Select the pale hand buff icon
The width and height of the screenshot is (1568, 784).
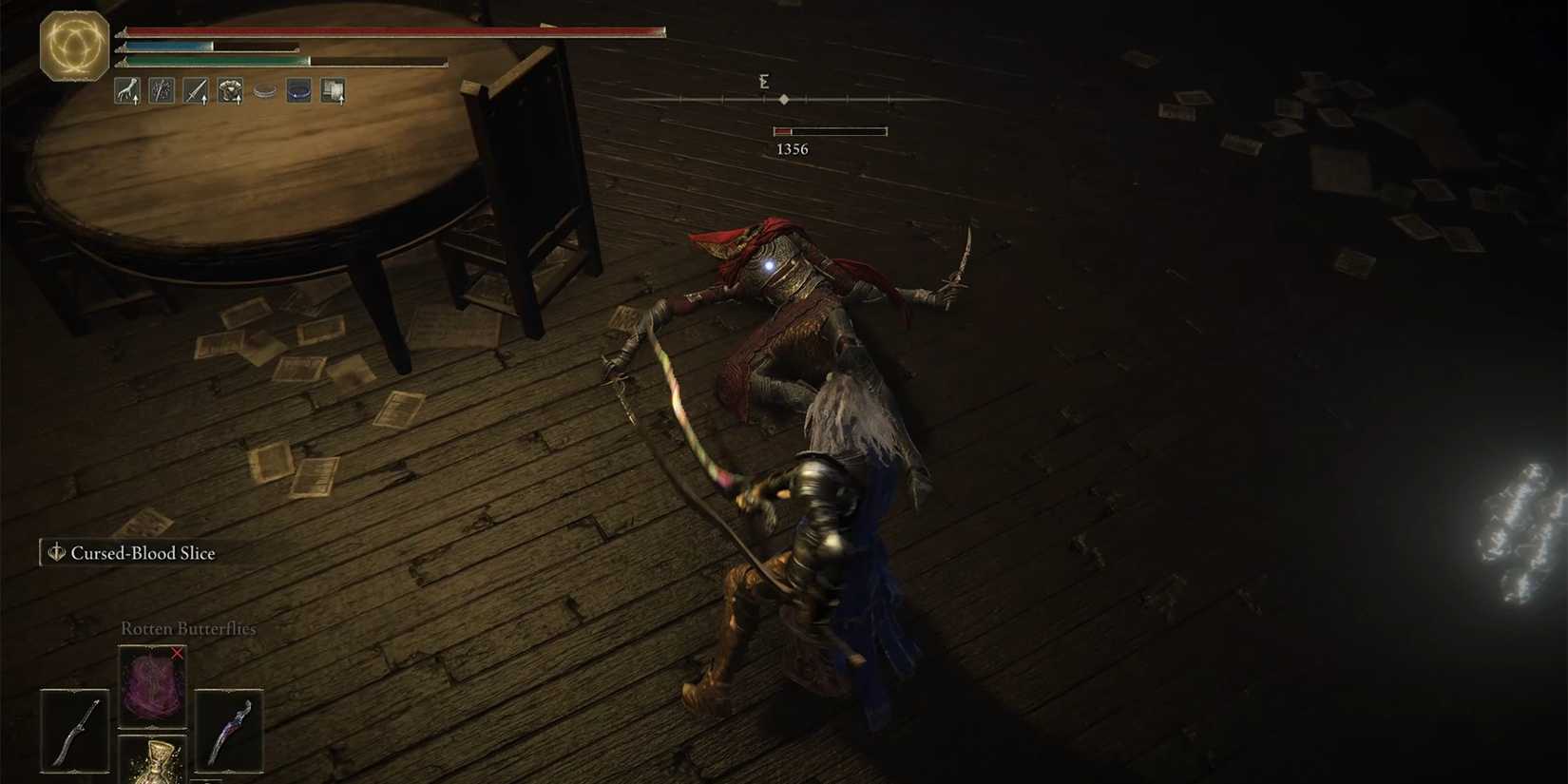pyautogui.click(x=128, y=92)
